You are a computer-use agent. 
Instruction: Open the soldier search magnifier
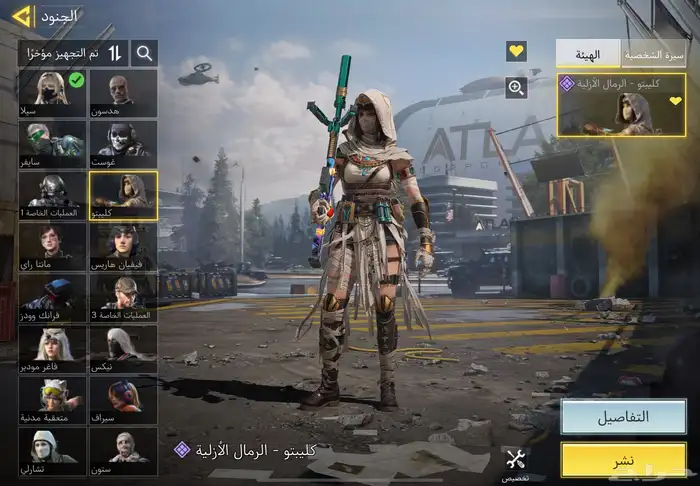point(145,53)
